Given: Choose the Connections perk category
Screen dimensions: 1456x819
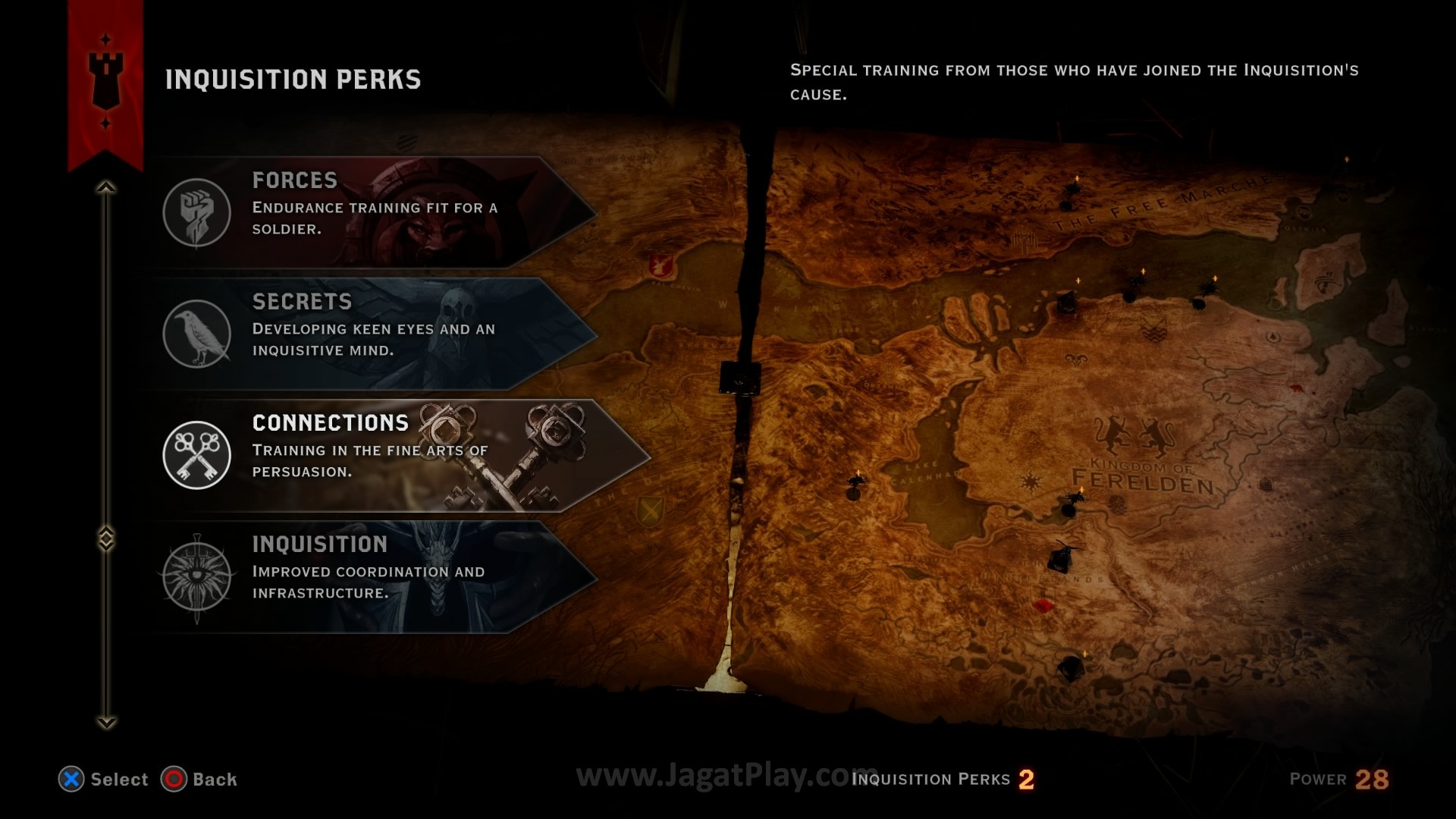Looking at the screenshot, I should click(x=394, y=453).
